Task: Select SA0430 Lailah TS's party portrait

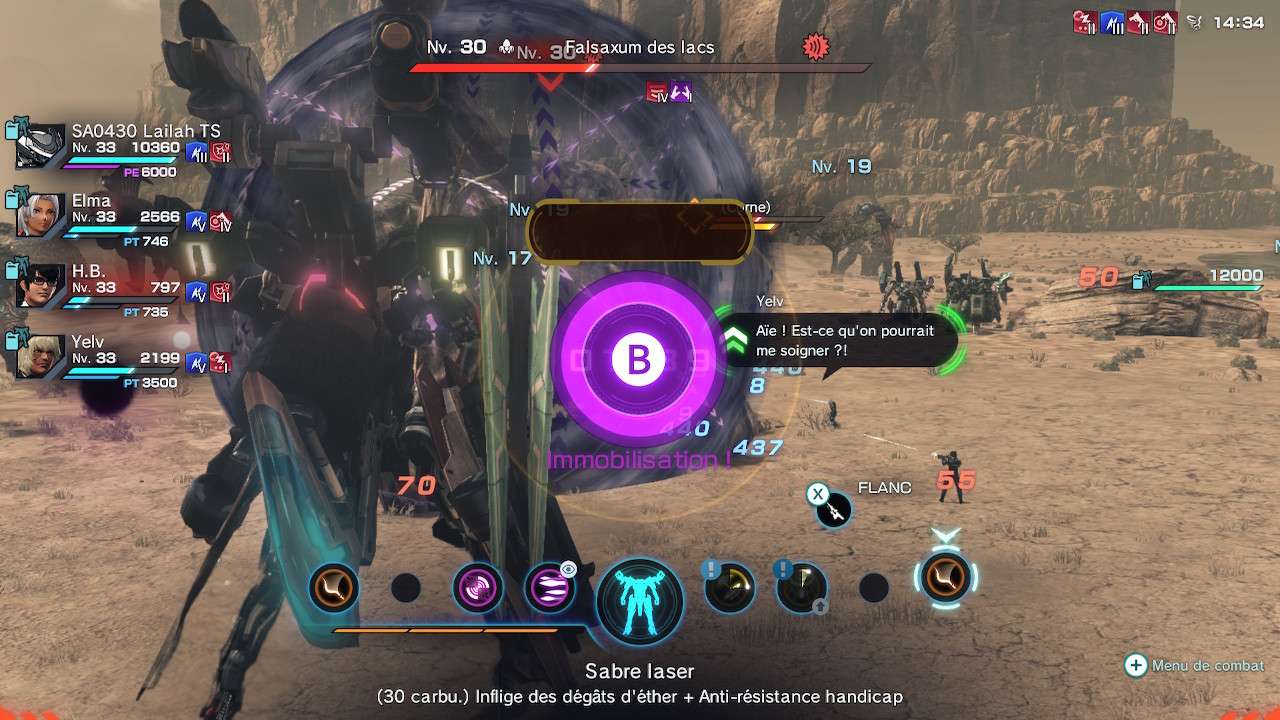Action: point(41,146)
